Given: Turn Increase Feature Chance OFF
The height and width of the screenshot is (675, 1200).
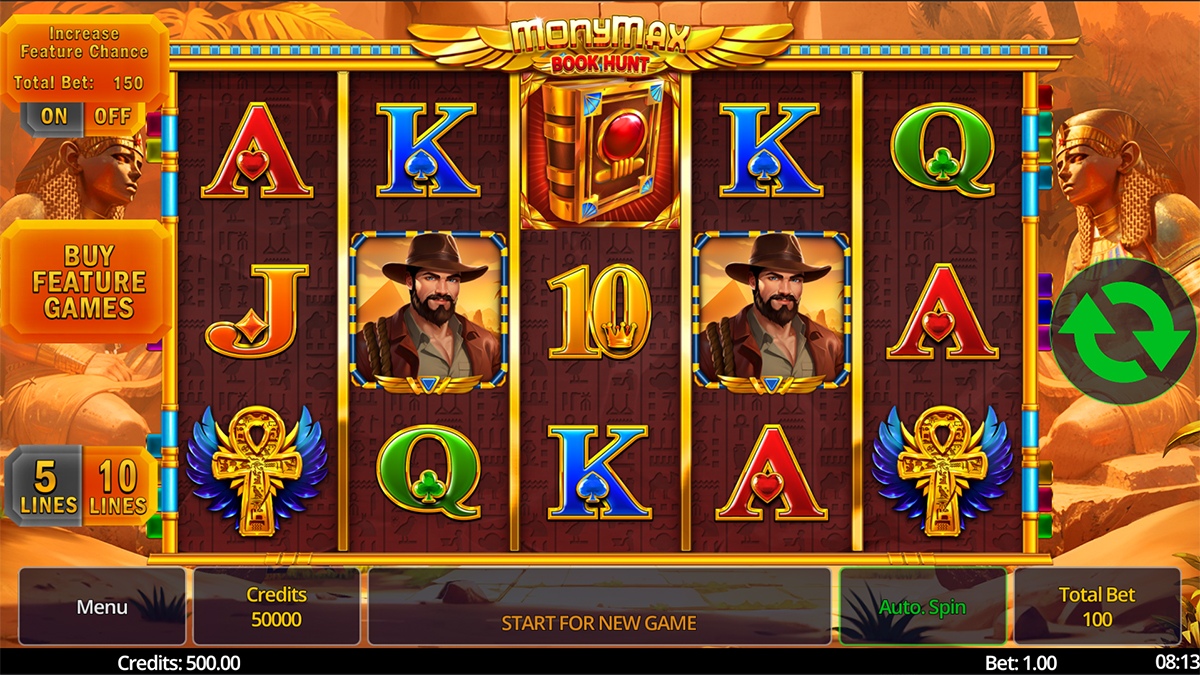Looking at the screenshot, I should click(x=112, y=116).
